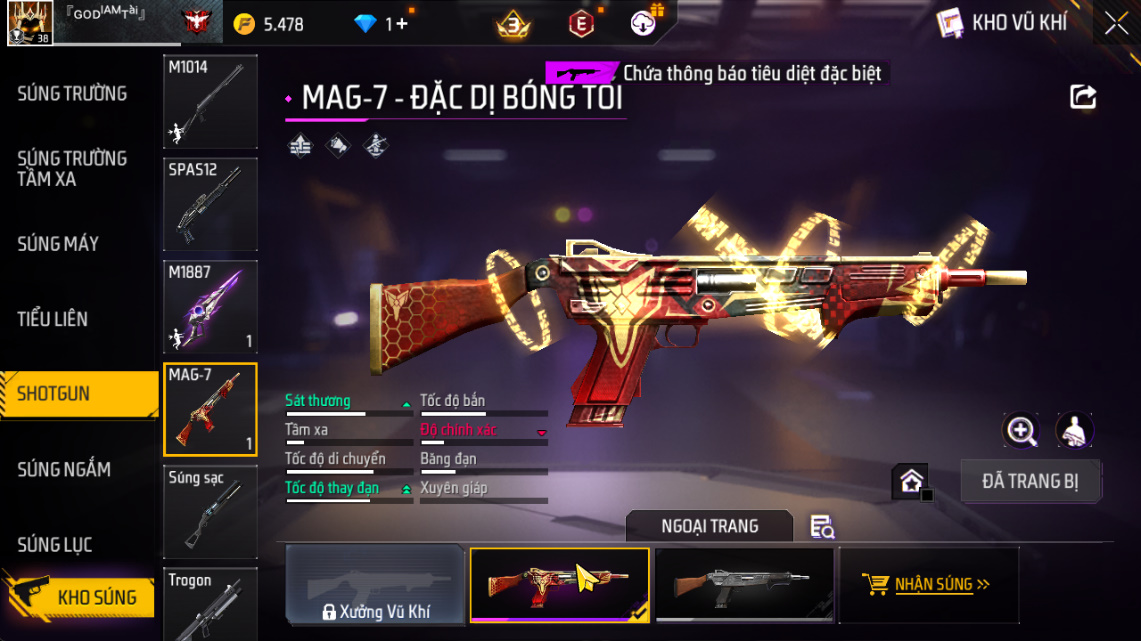This screenshot has height=641, width=1141.
Task: Choose the SPAS12 weapon slot
Action: tap(210, 204)
